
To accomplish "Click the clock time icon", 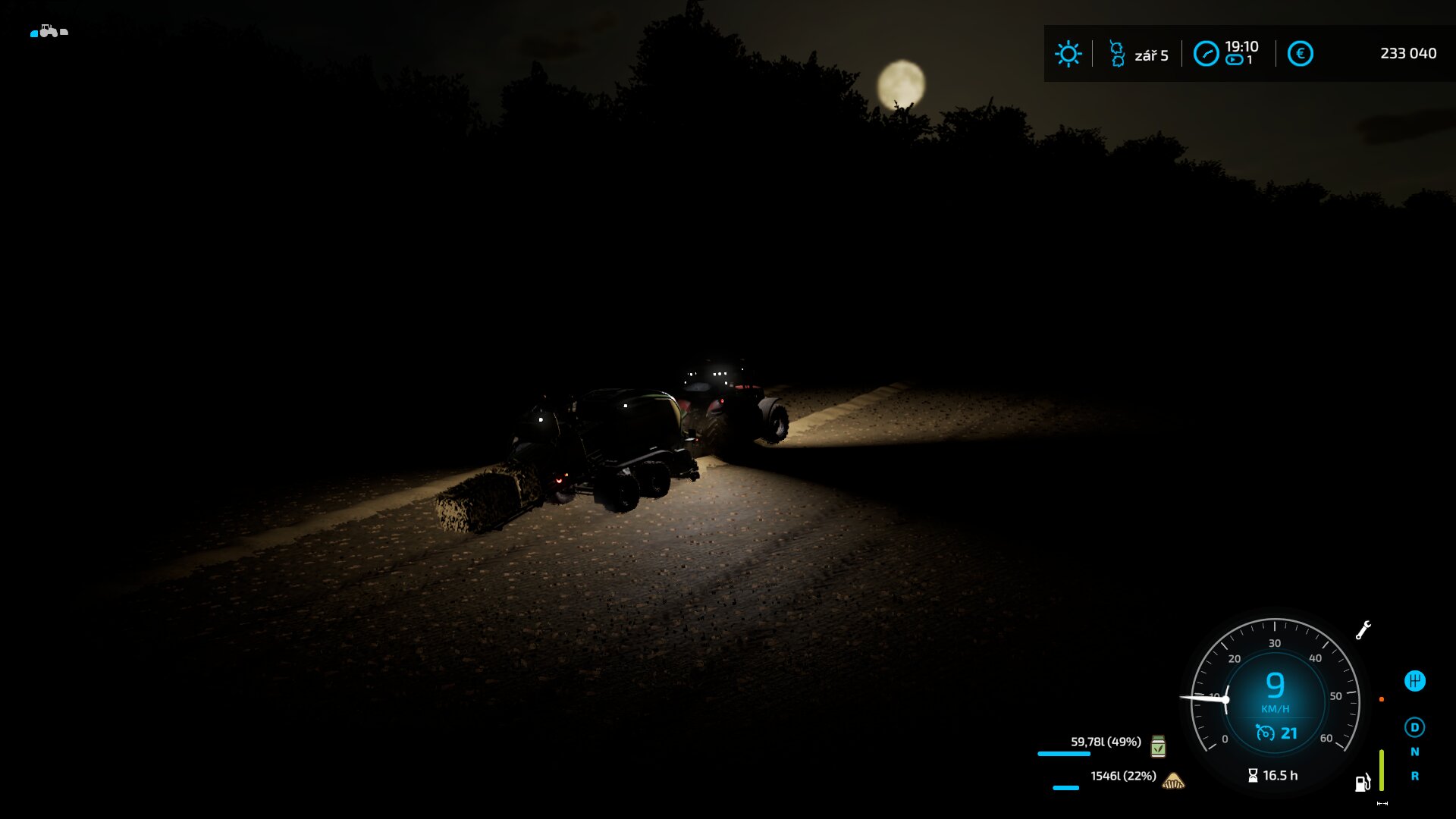I will (x=1206, y=54).
